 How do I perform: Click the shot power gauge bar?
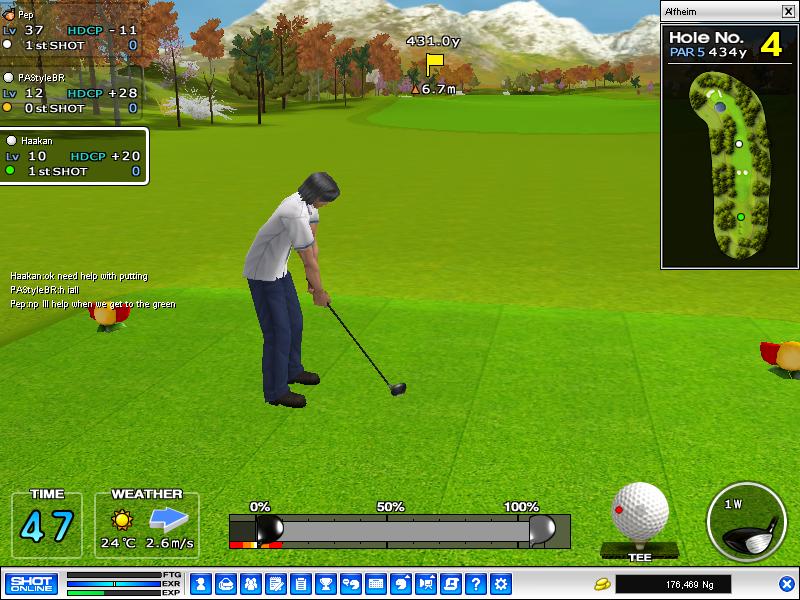pyautogui.click(x=400, y=529)
